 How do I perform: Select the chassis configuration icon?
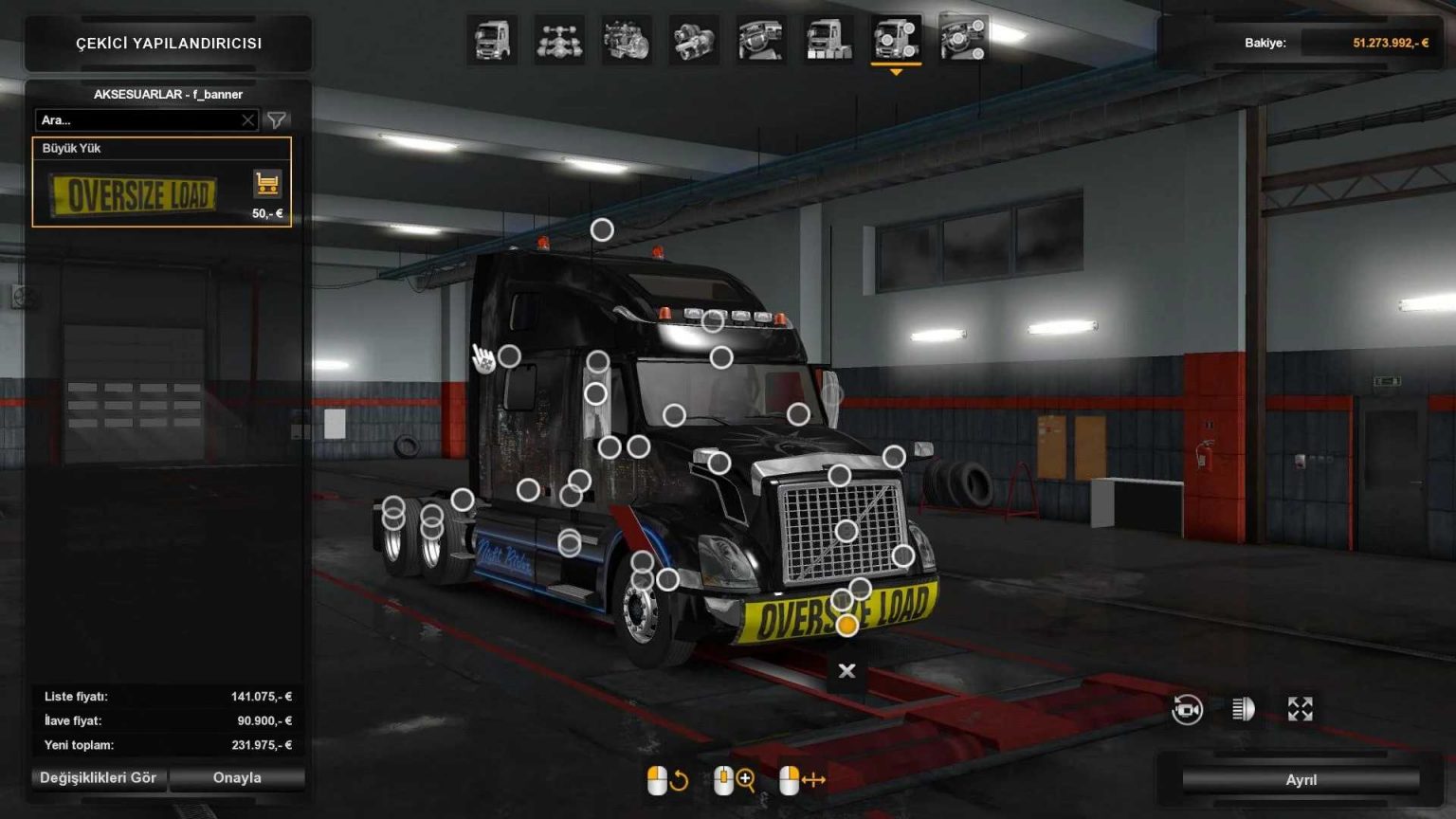557,41
